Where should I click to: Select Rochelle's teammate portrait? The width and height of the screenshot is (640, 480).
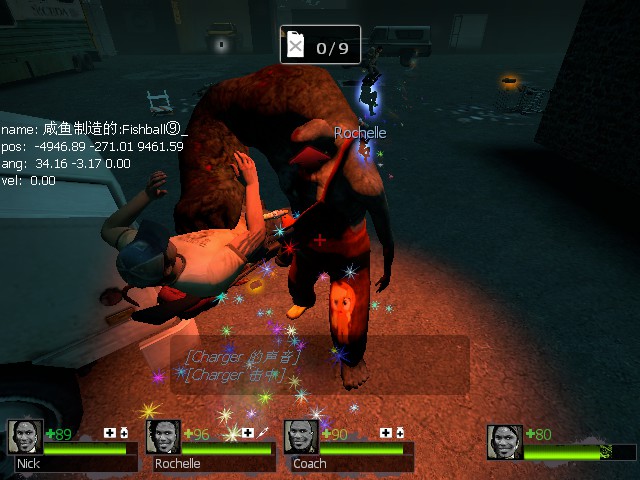[x=163, y=437]
